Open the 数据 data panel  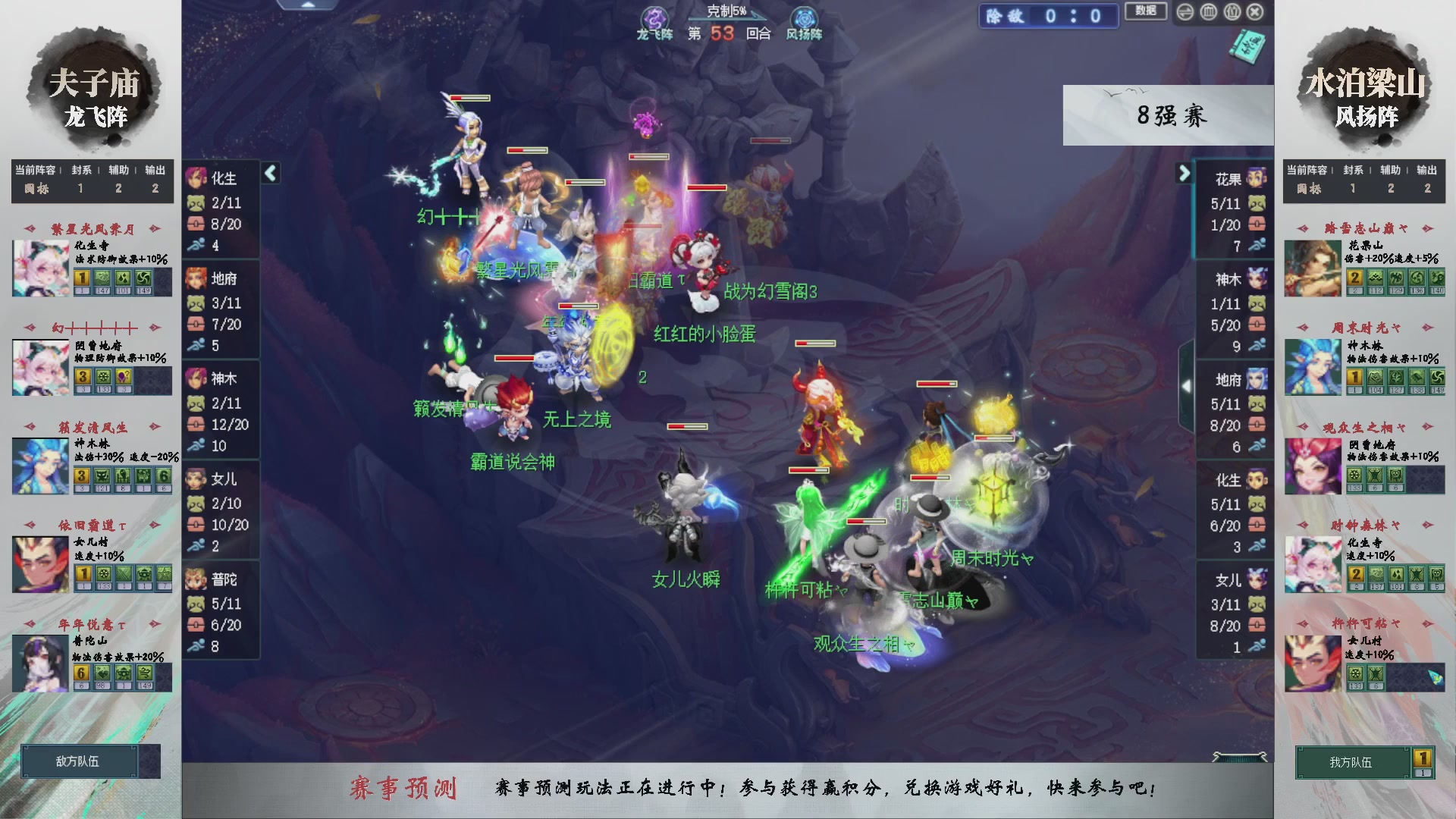click(x=1146, y=11)
